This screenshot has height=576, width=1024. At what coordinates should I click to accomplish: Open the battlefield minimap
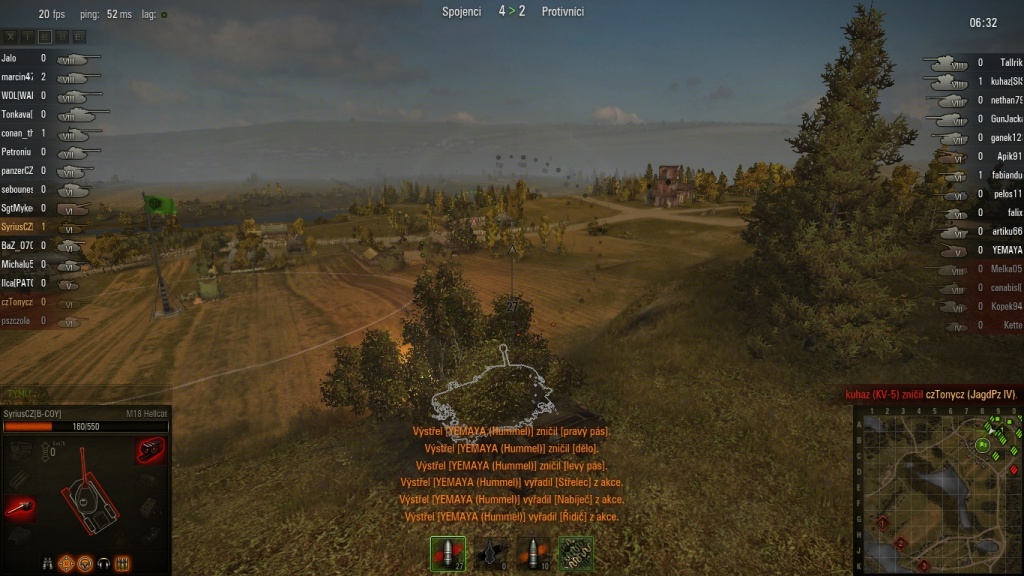pyautogui.click(x=938, y=490)
